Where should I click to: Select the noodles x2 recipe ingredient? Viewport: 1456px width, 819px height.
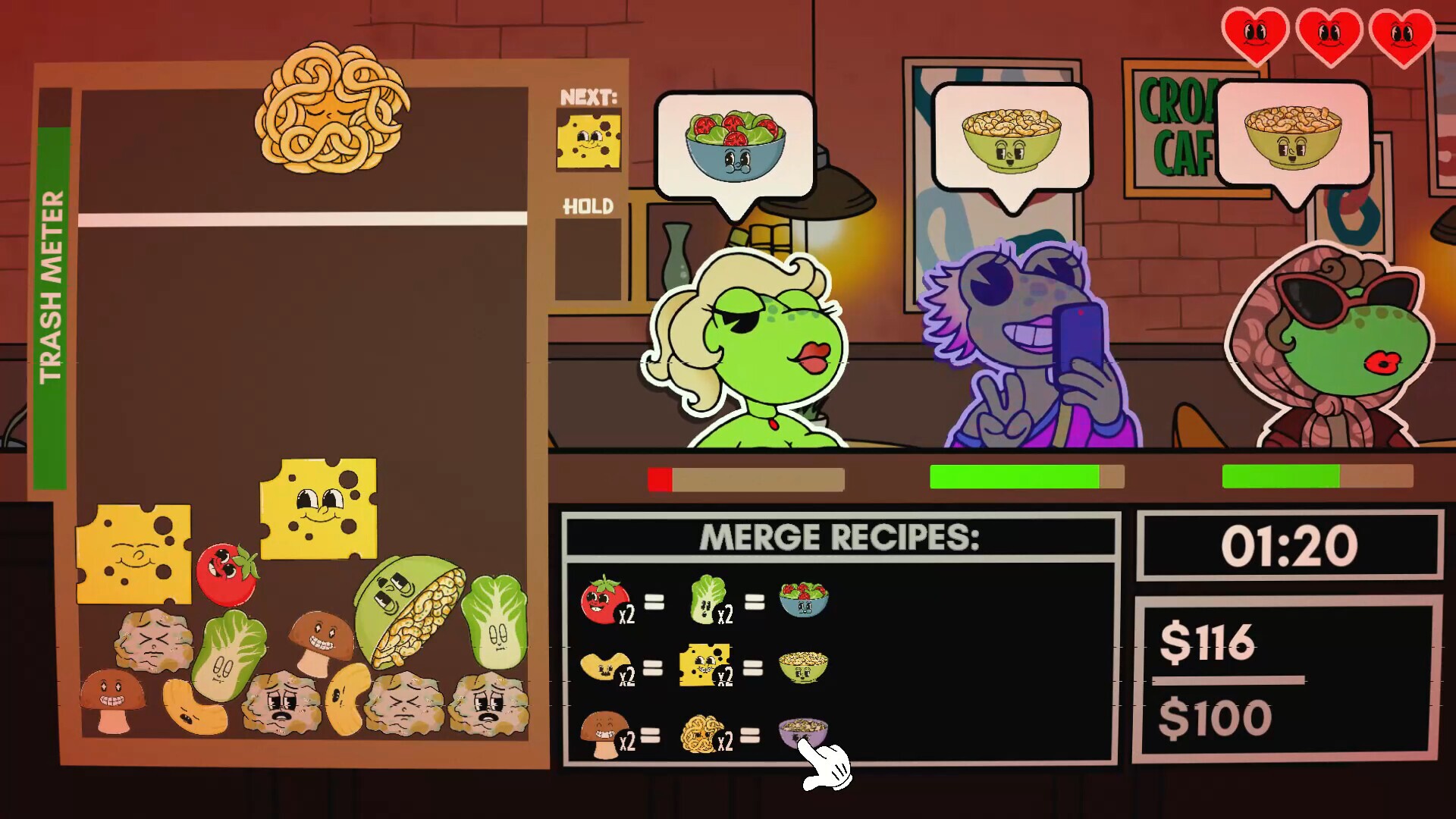(705, 734)
